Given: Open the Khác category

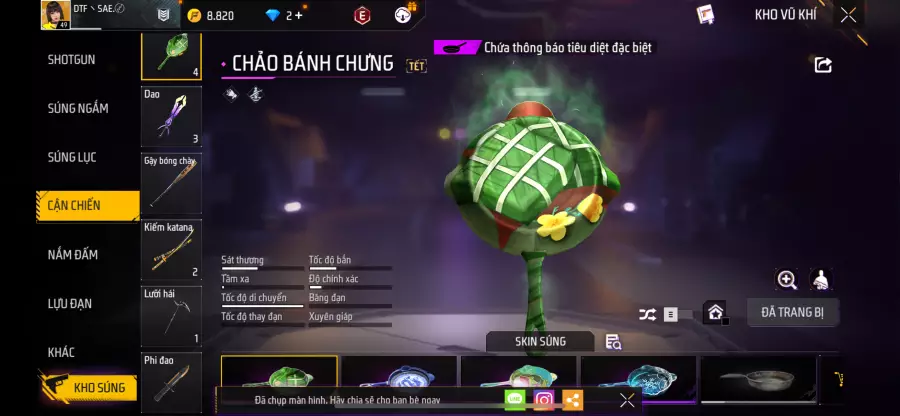Looking at the screenshot, I should click(61, 352).
